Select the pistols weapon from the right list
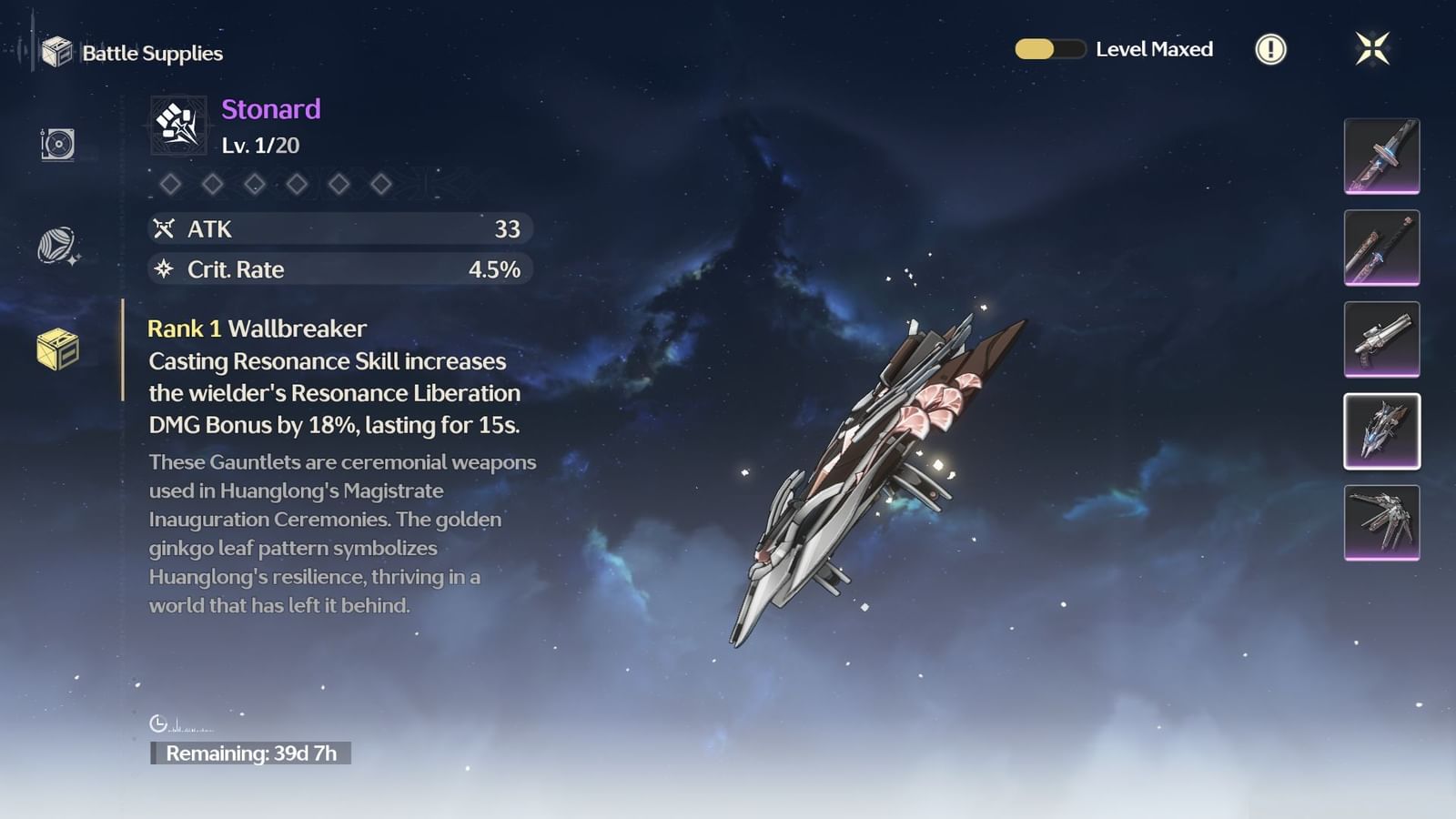Screen dimensions: 1456x819 (x=1380, y=339)
